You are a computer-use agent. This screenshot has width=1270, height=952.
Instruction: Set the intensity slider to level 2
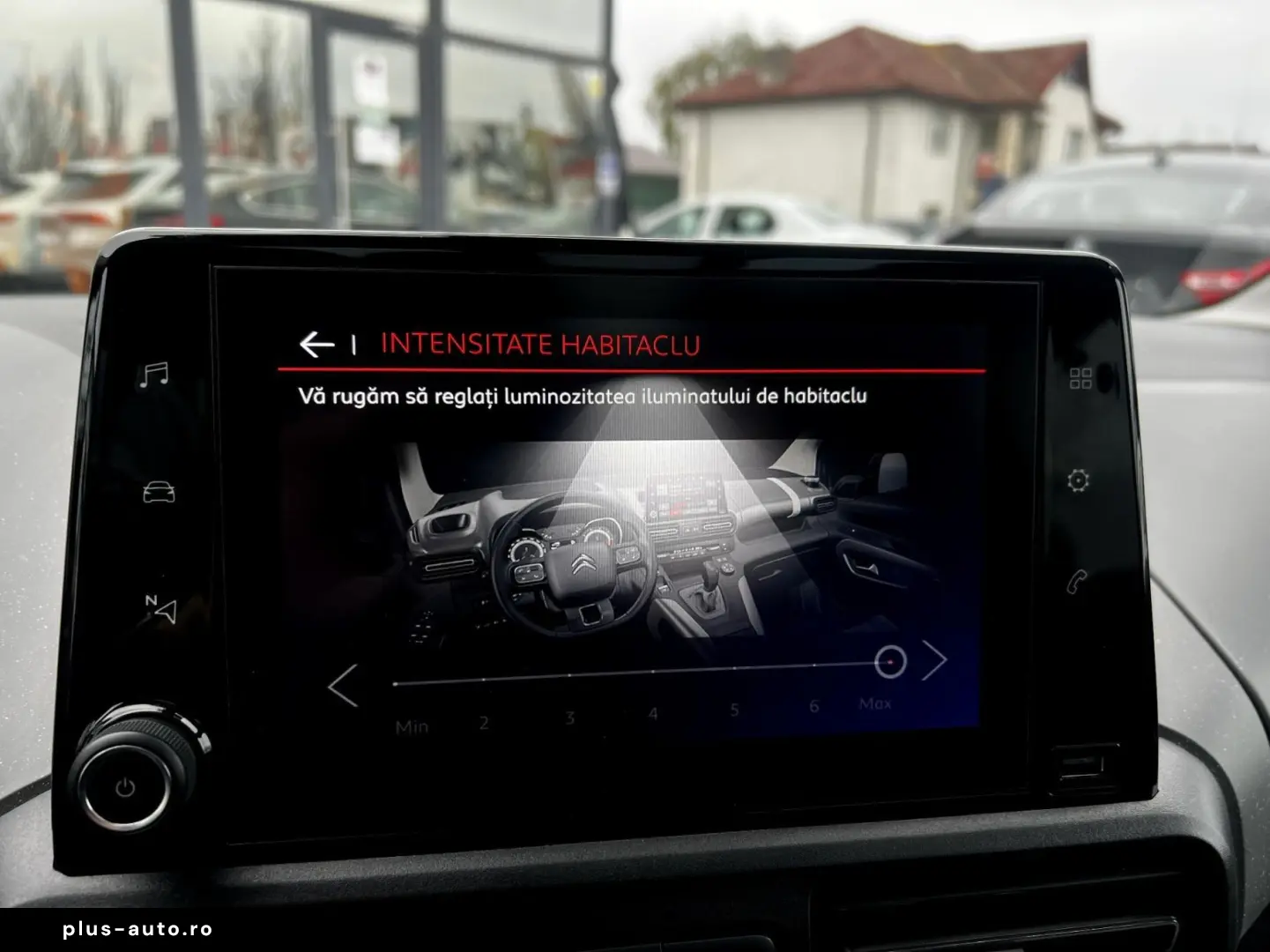484,680
